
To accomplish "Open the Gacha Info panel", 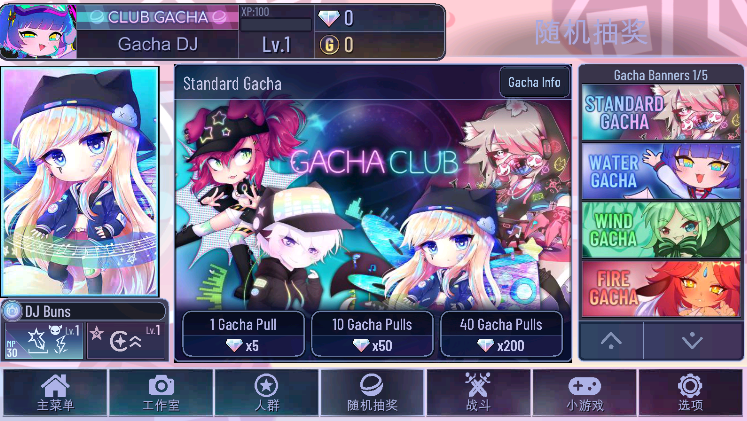I will tap(534, 82).
